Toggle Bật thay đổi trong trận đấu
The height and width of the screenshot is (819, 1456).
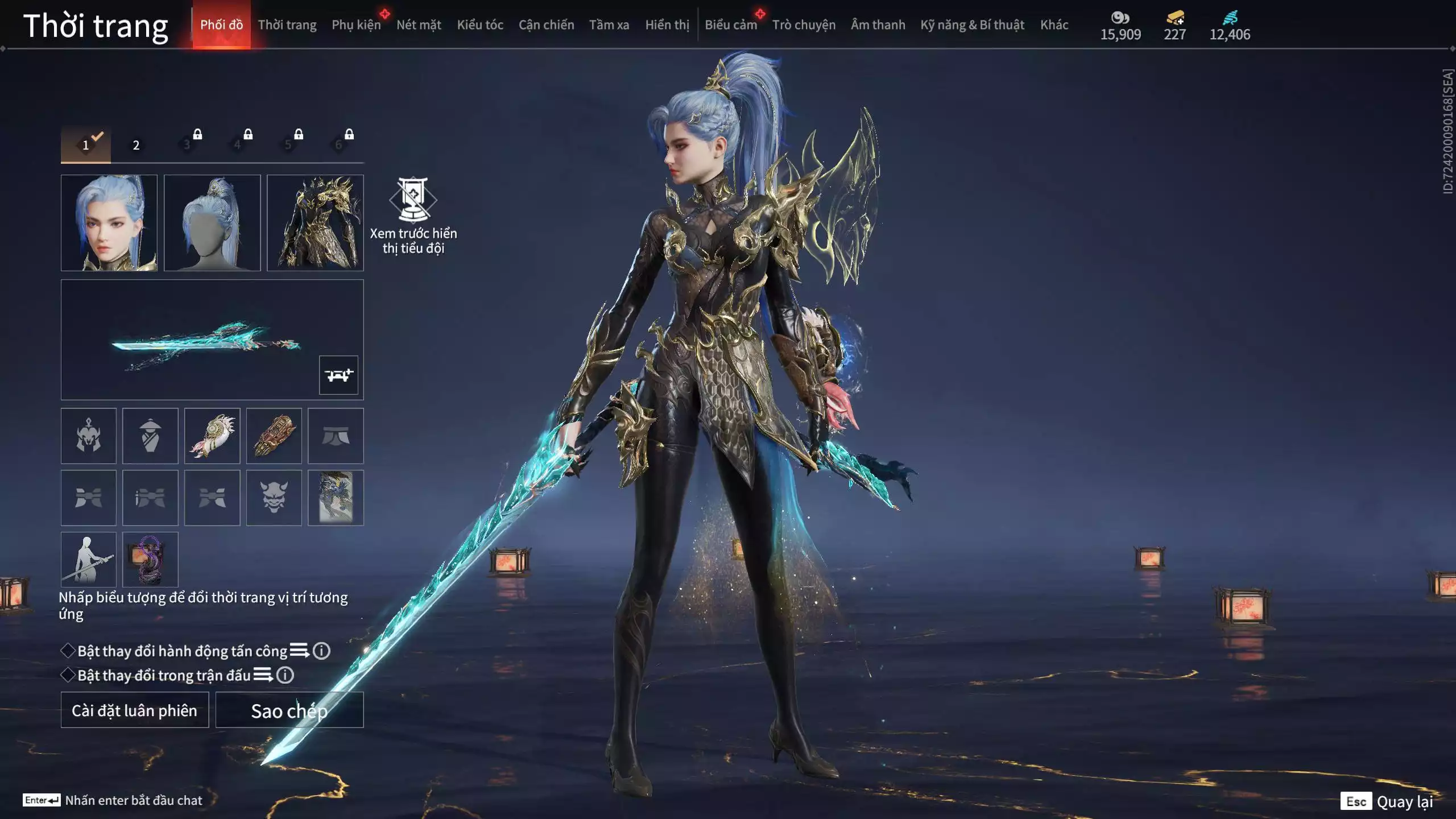pyautogui.click(x=68, y=675)
